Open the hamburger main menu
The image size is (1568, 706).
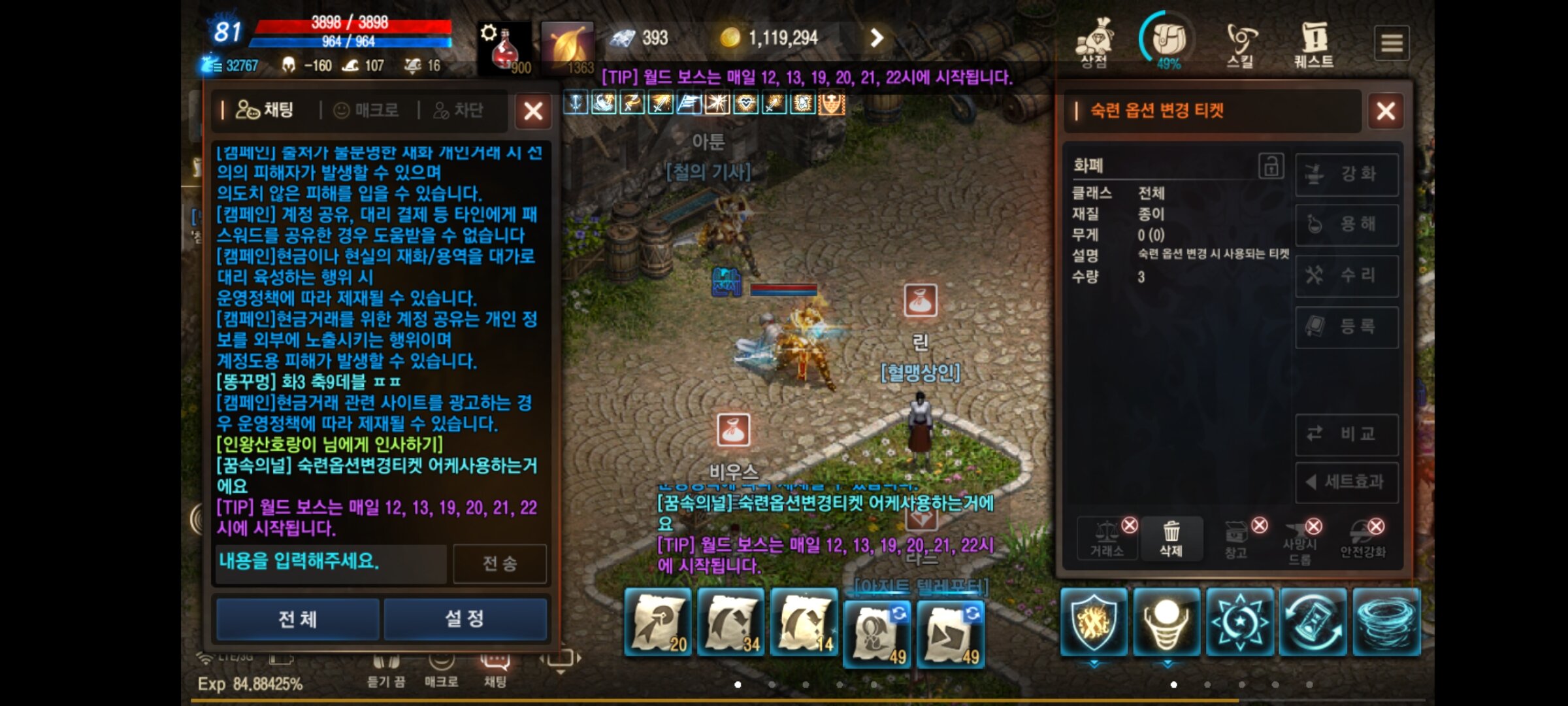(1391, 43)
